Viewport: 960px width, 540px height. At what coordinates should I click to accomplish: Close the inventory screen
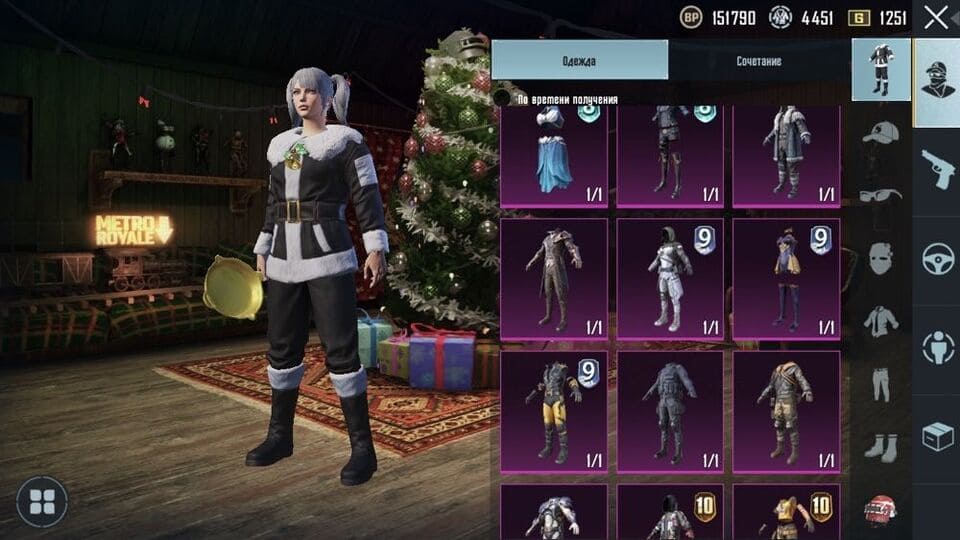tap(936, 17)
